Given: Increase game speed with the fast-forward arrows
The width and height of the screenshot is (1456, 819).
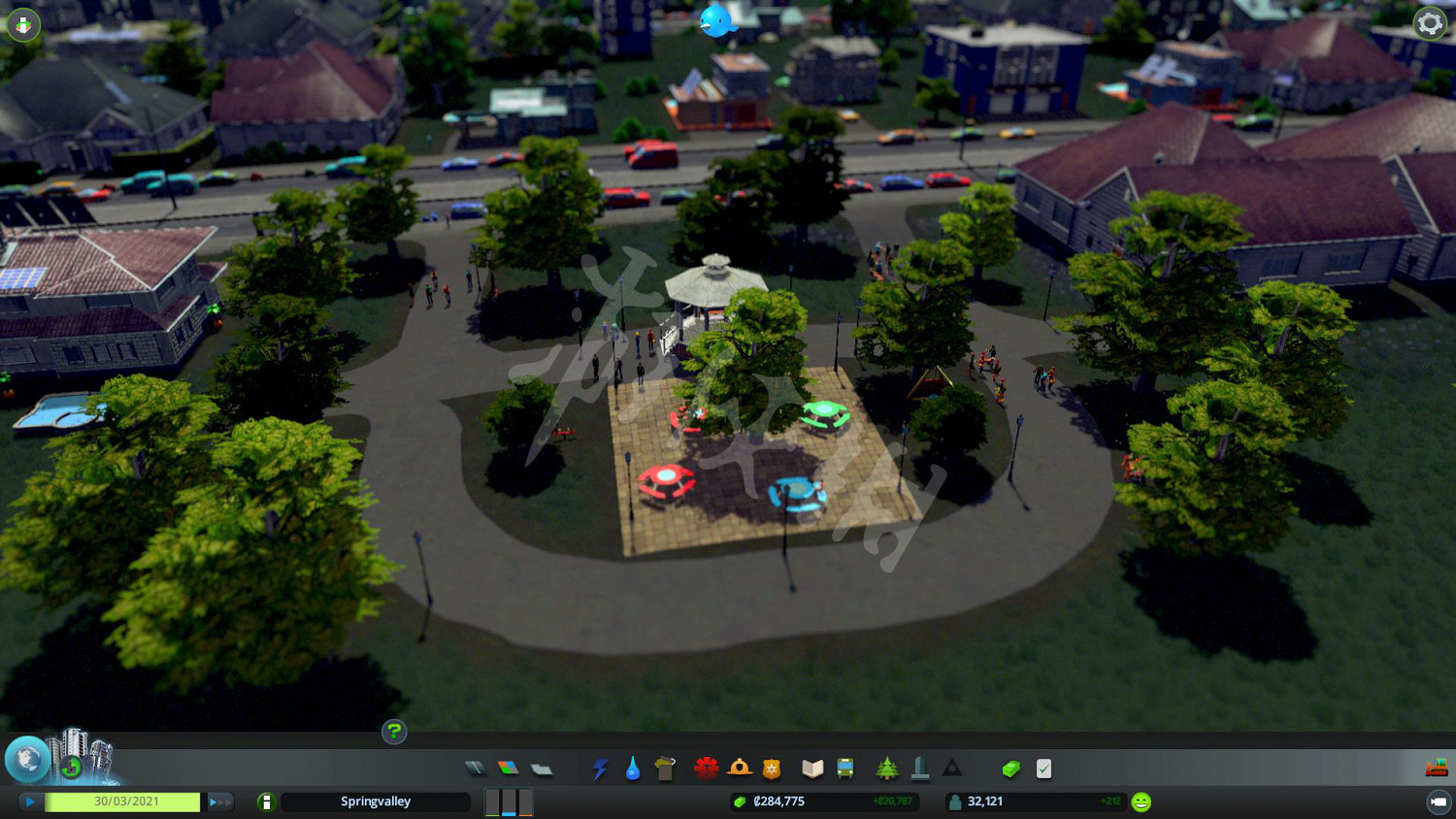Looking at the screenshot, I should coord(220,802).
